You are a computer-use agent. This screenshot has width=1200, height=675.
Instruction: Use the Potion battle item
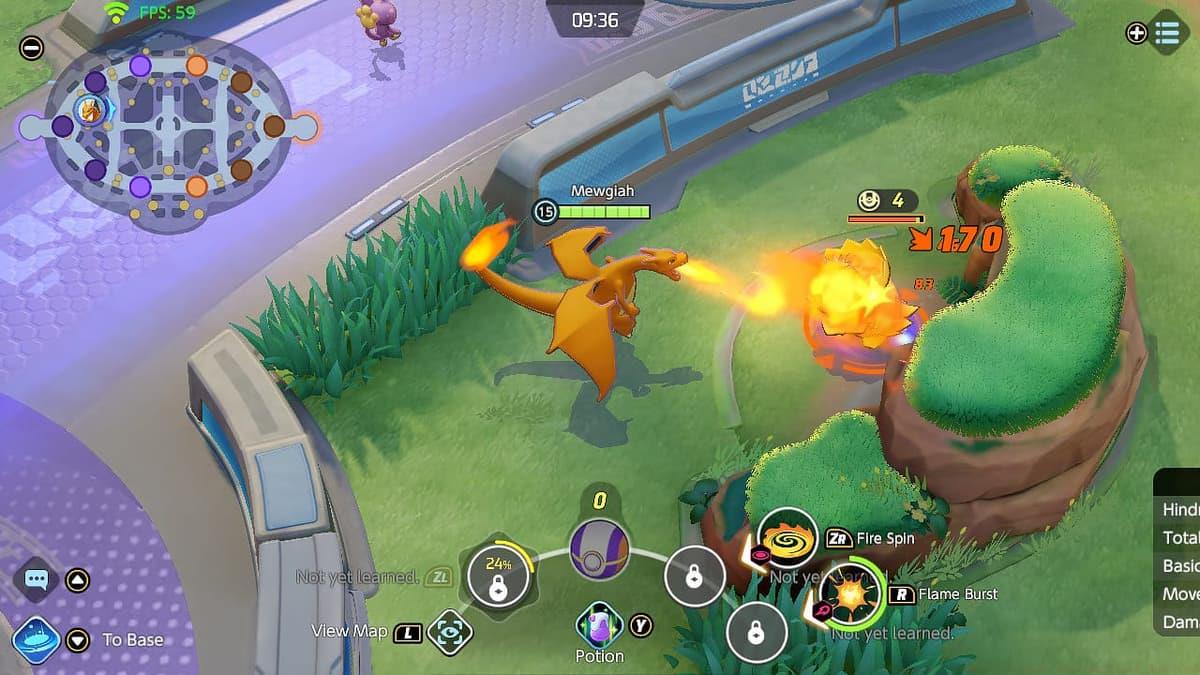point(599,625)
